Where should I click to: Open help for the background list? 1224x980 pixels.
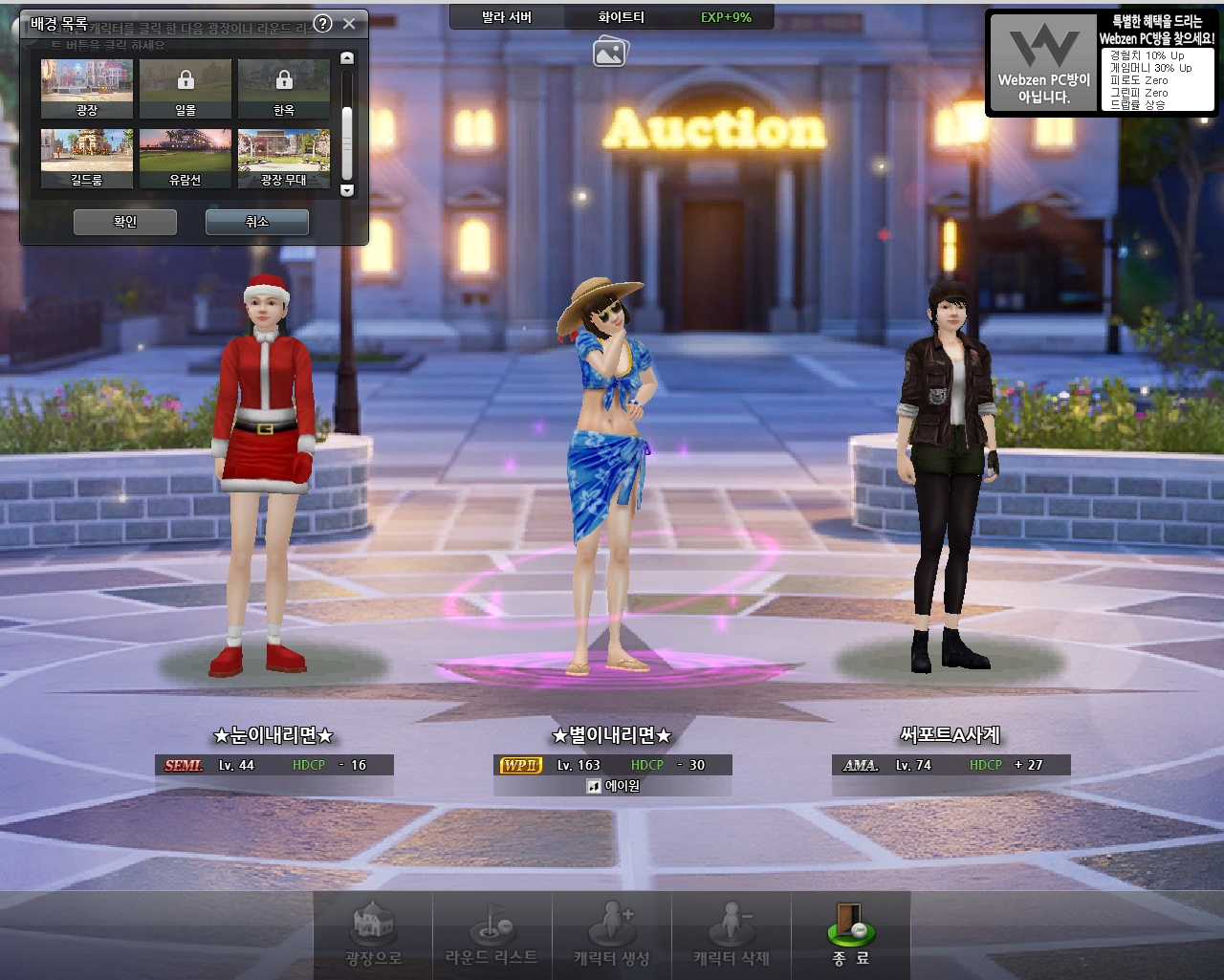323,24
